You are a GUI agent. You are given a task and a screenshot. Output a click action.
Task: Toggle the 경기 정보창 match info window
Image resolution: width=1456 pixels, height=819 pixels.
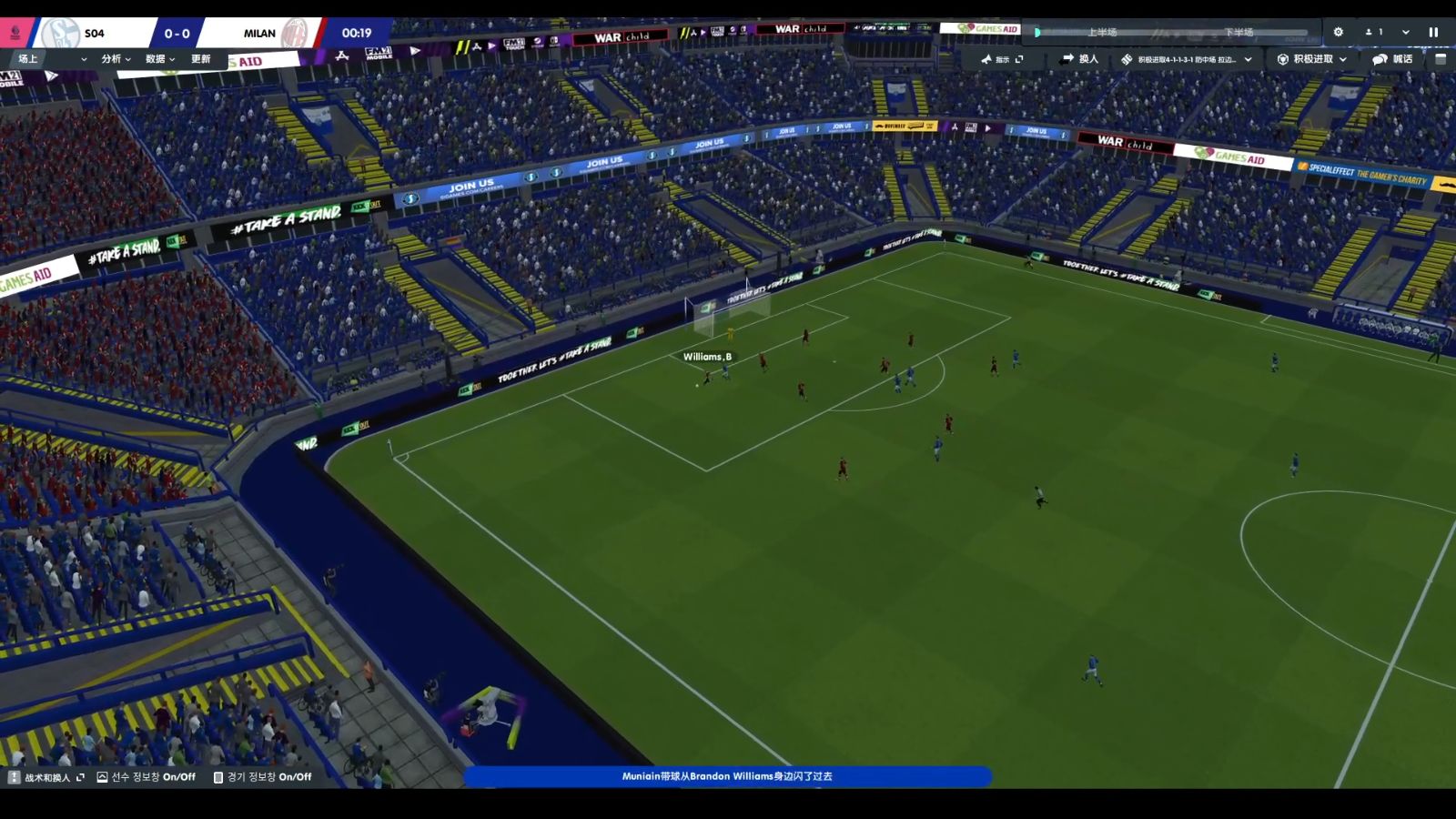tap(262, 777)
